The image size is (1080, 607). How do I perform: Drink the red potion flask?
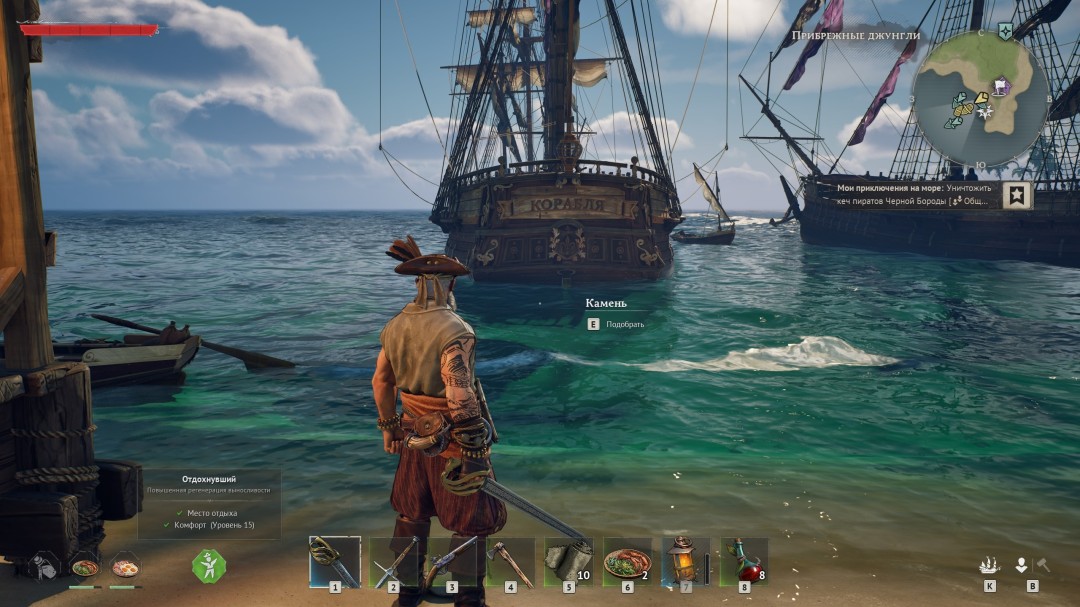point(744,561)
